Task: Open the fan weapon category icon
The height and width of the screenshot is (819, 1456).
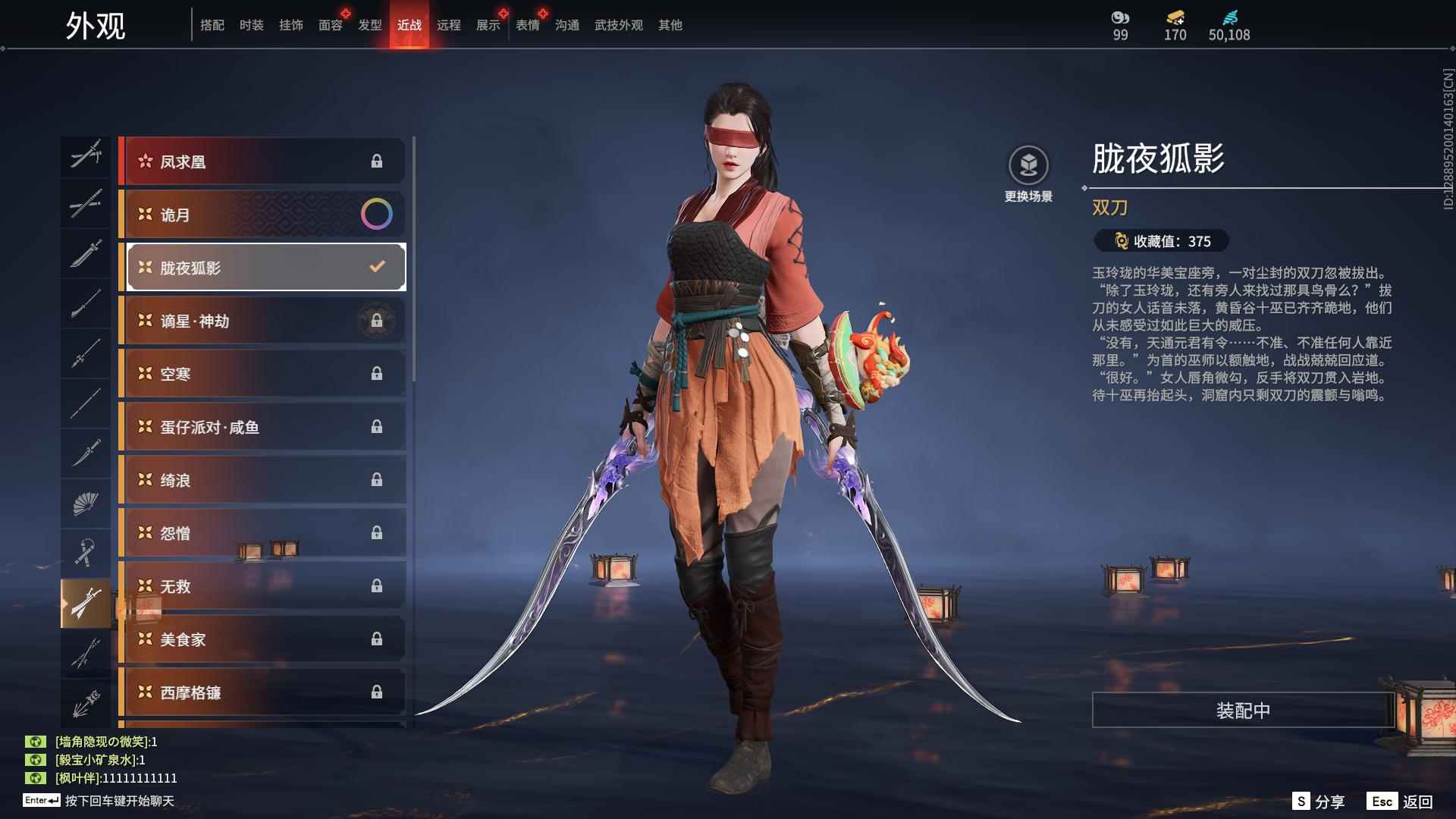Action: pos(86,503)
